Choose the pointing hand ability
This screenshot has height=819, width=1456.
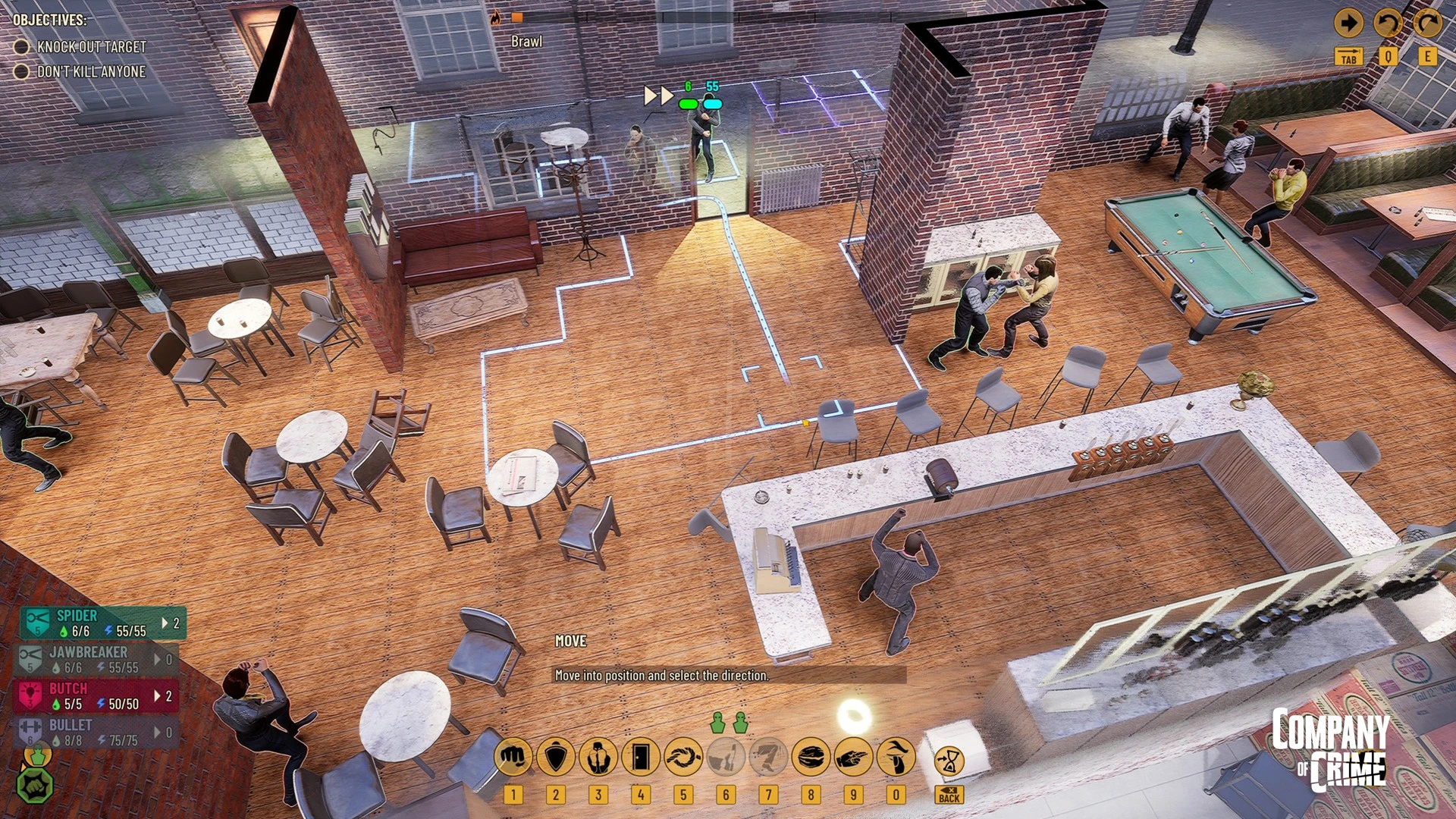(853, 757)
